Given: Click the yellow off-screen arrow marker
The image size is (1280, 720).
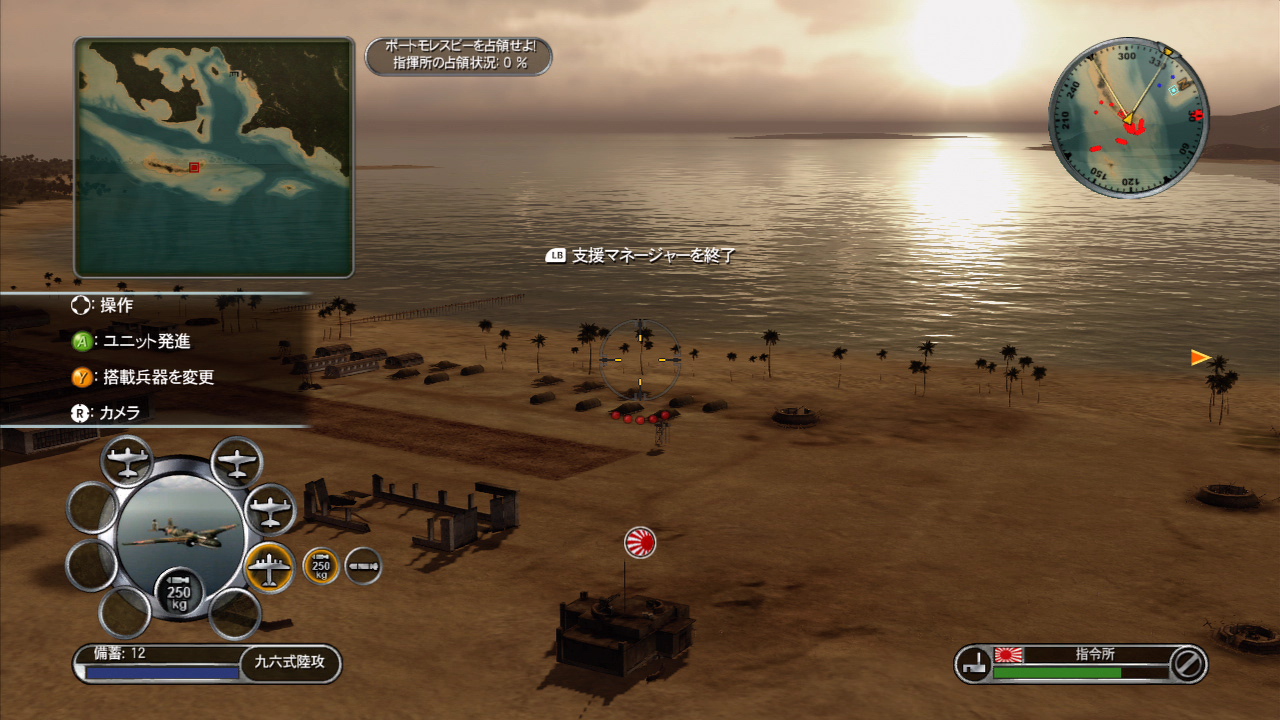Looking at the screenshot, I should [1201, 357].
